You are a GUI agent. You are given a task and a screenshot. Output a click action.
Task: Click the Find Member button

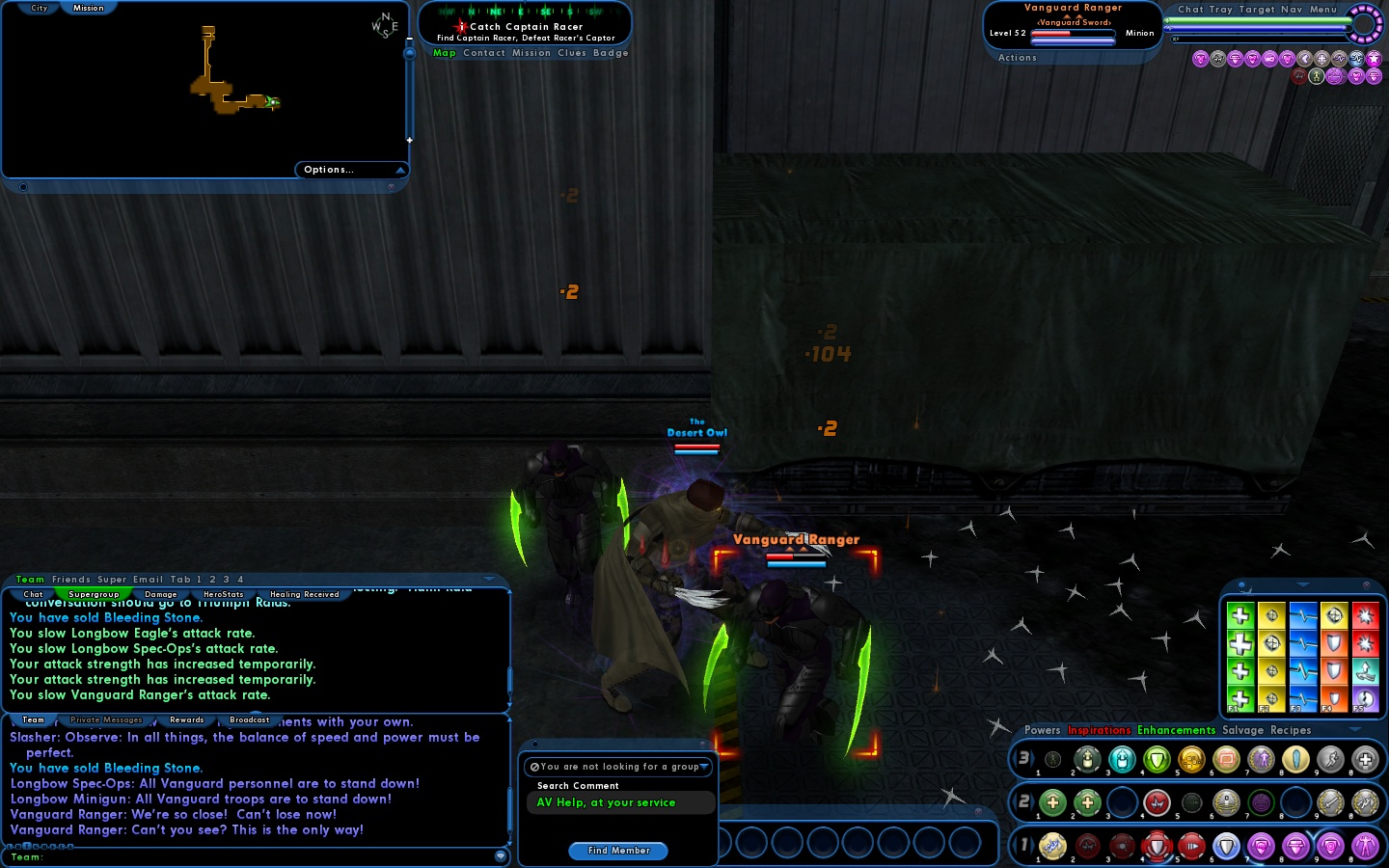pos(617,851)
